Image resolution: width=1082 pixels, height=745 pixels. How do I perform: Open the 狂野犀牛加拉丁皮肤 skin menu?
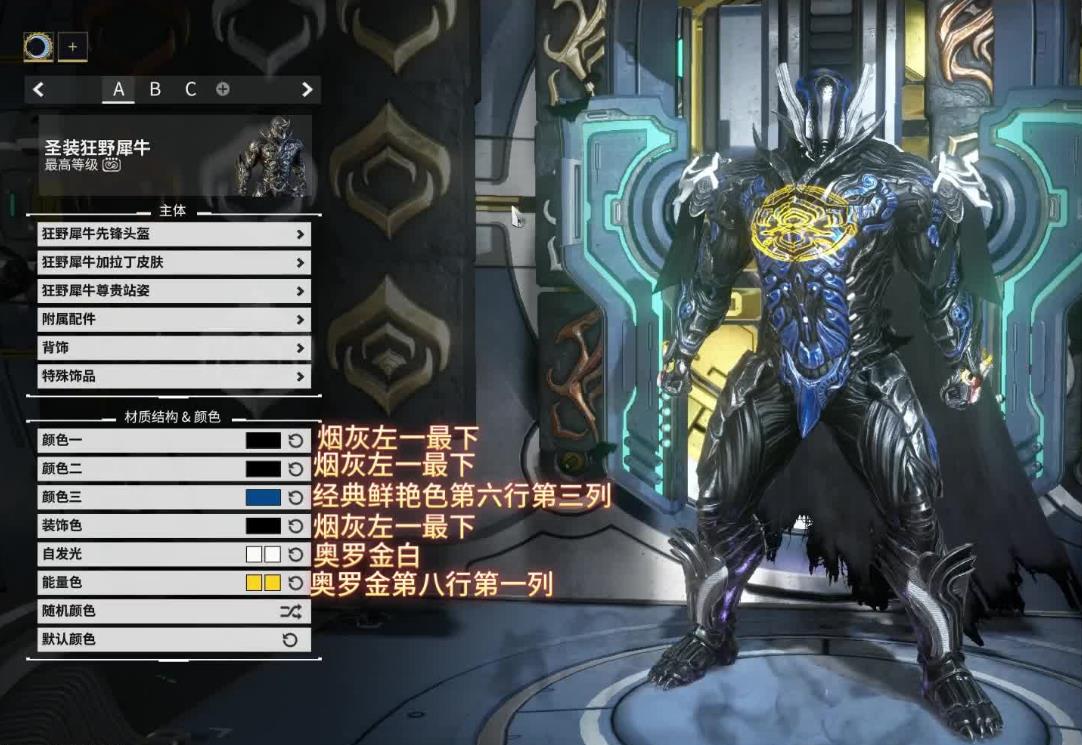coord(172,263)
